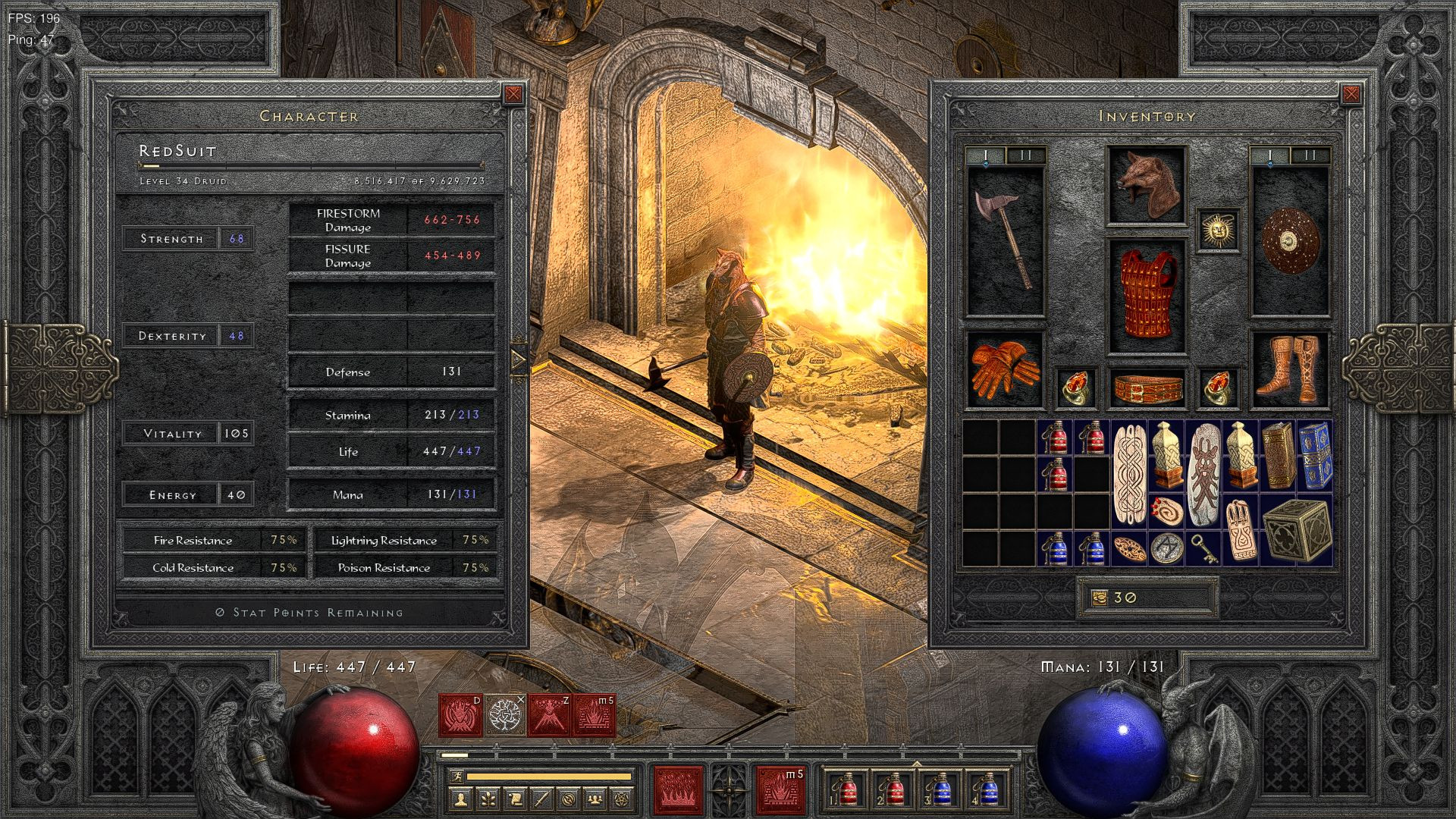The height and width of the screenshot is (819, 1456).
Task: Click the experience progress bar under RedSuit
Action: point(309,164)
